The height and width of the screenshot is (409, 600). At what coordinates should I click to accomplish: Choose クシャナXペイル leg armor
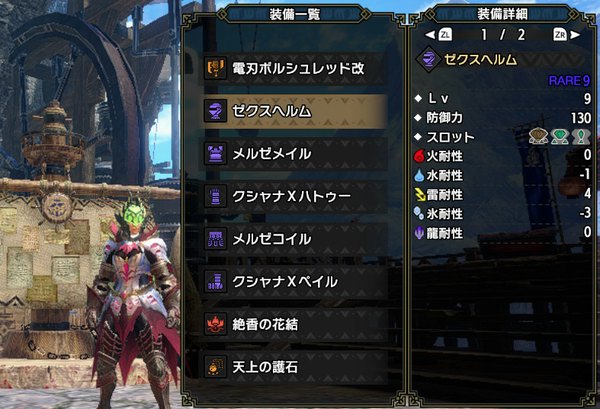point(294,281)
